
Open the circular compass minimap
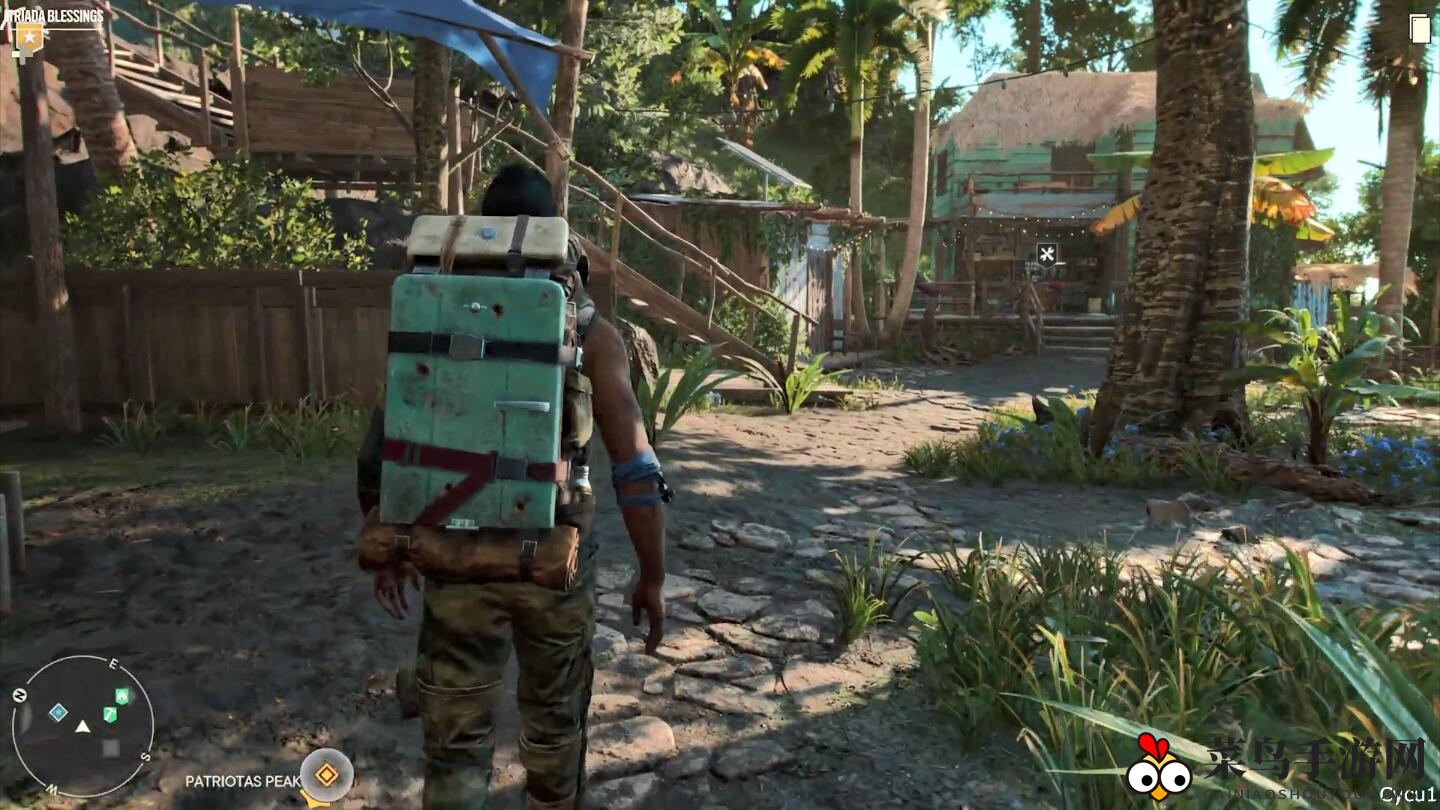coord(82,726)
